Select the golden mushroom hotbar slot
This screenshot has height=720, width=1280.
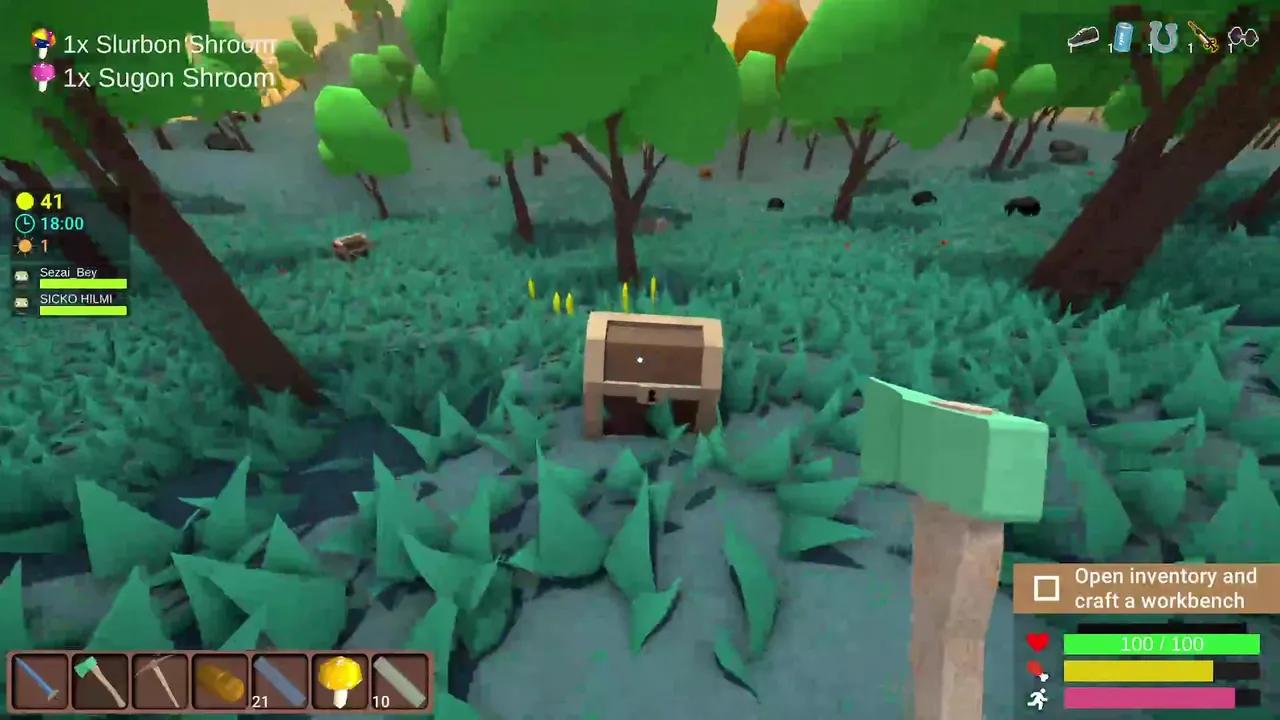pos(340,680)
